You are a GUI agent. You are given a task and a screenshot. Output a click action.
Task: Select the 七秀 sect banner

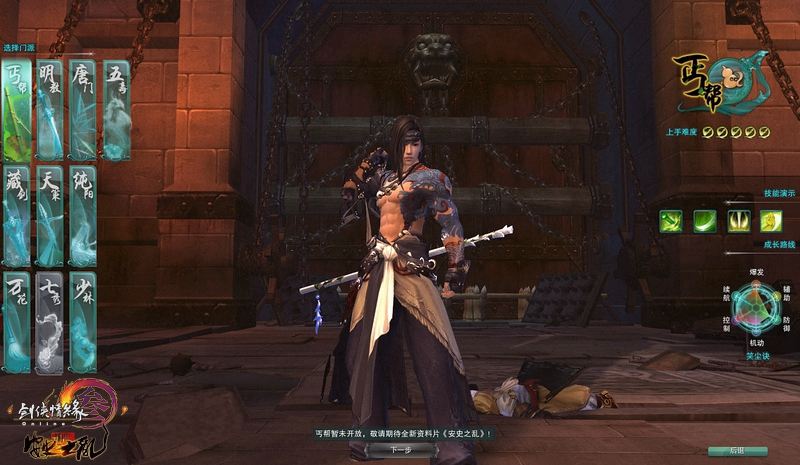point(50,322)
